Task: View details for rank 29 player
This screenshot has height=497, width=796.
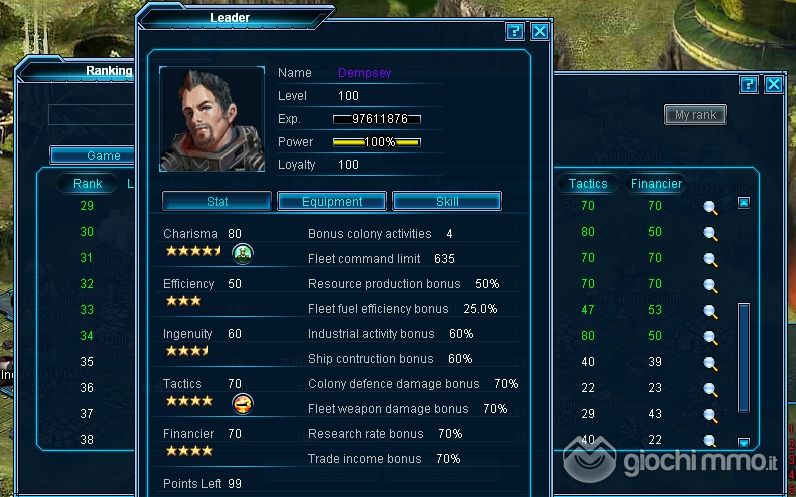Action: point(710,207)
